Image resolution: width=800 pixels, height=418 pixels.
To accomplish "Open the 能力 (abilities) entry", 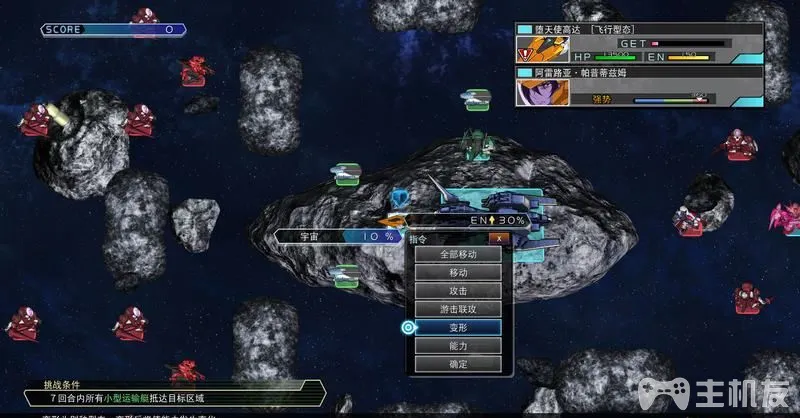I will point(458,345).
